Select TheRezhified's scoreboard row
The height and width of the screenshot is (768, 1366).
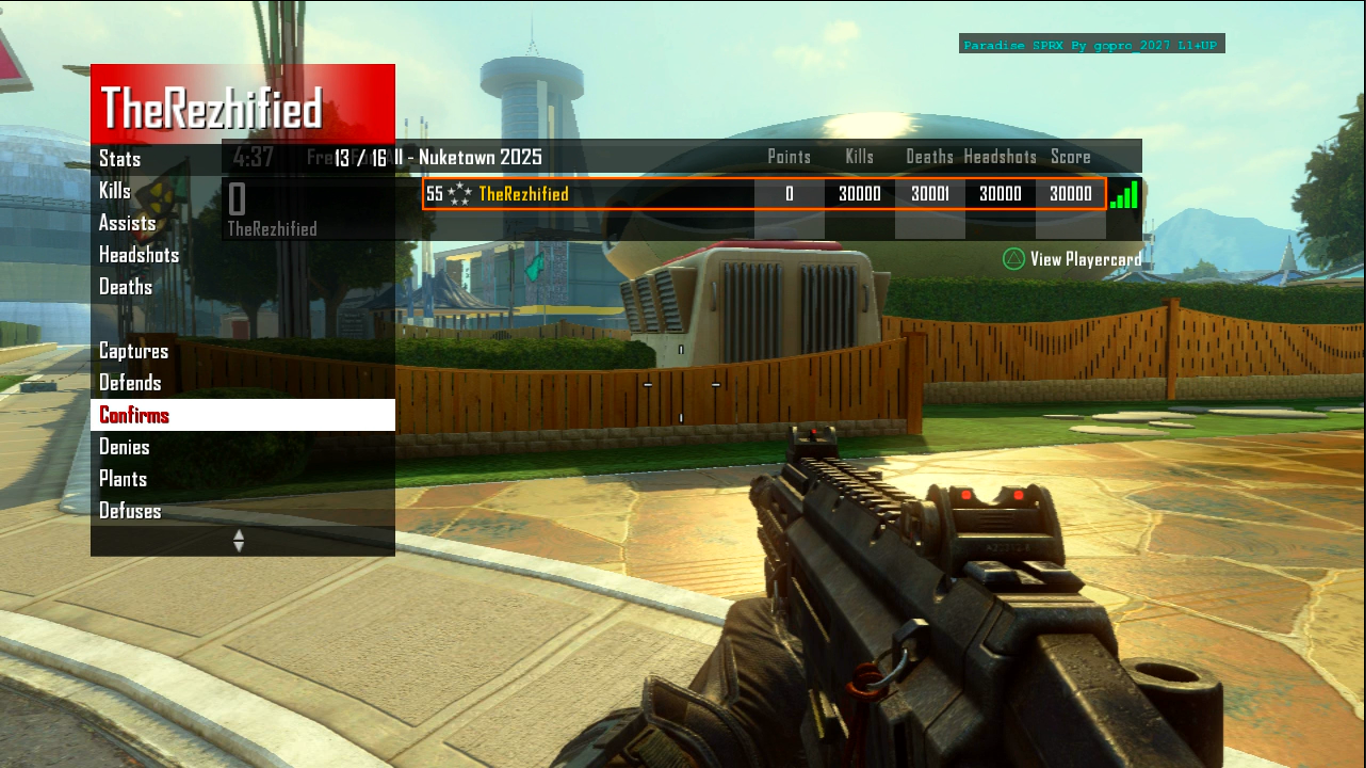tap(764, 194)
